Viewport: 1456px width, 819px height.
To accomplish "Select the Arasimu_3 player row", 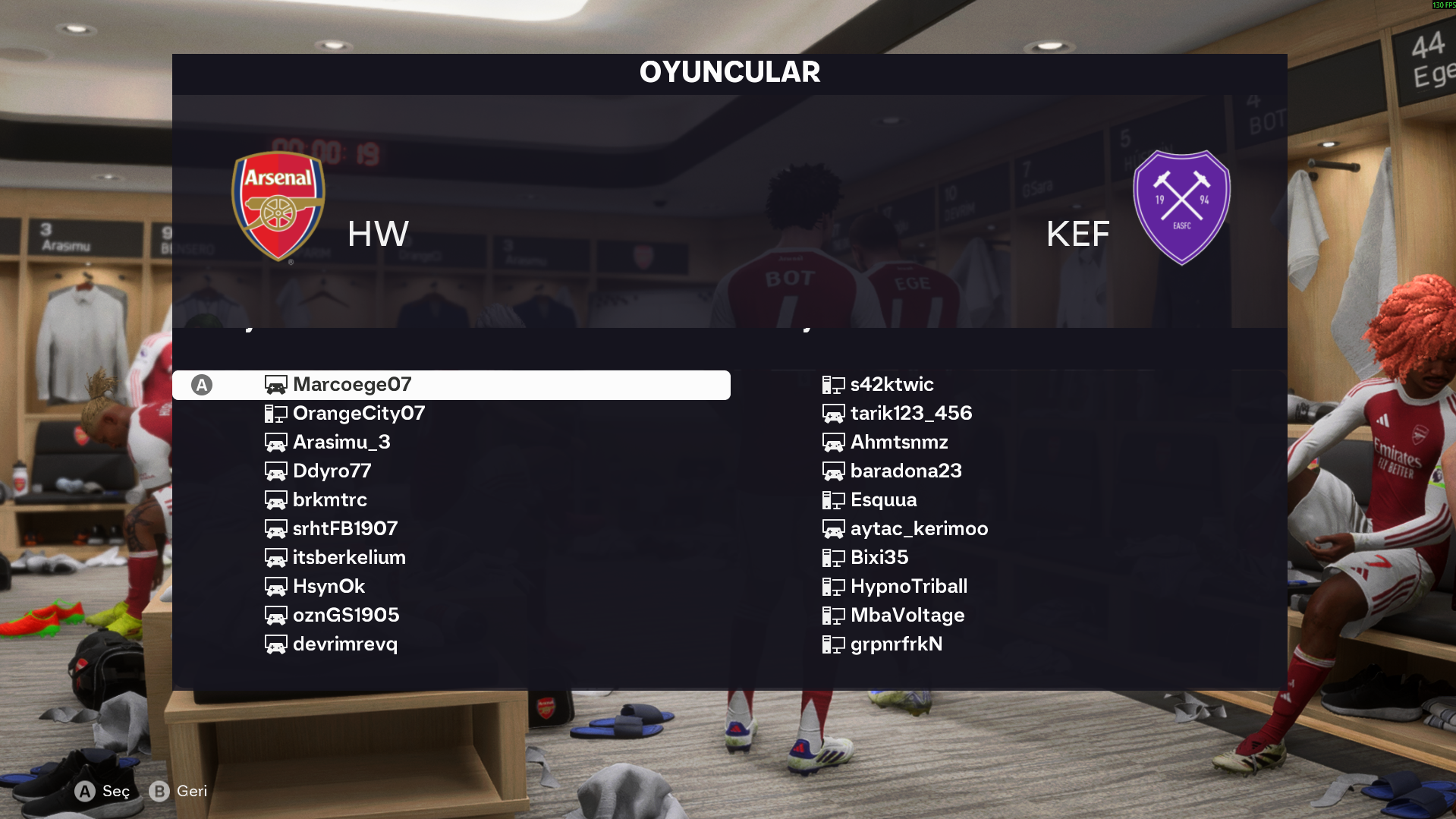I will [x=341, y=443].
